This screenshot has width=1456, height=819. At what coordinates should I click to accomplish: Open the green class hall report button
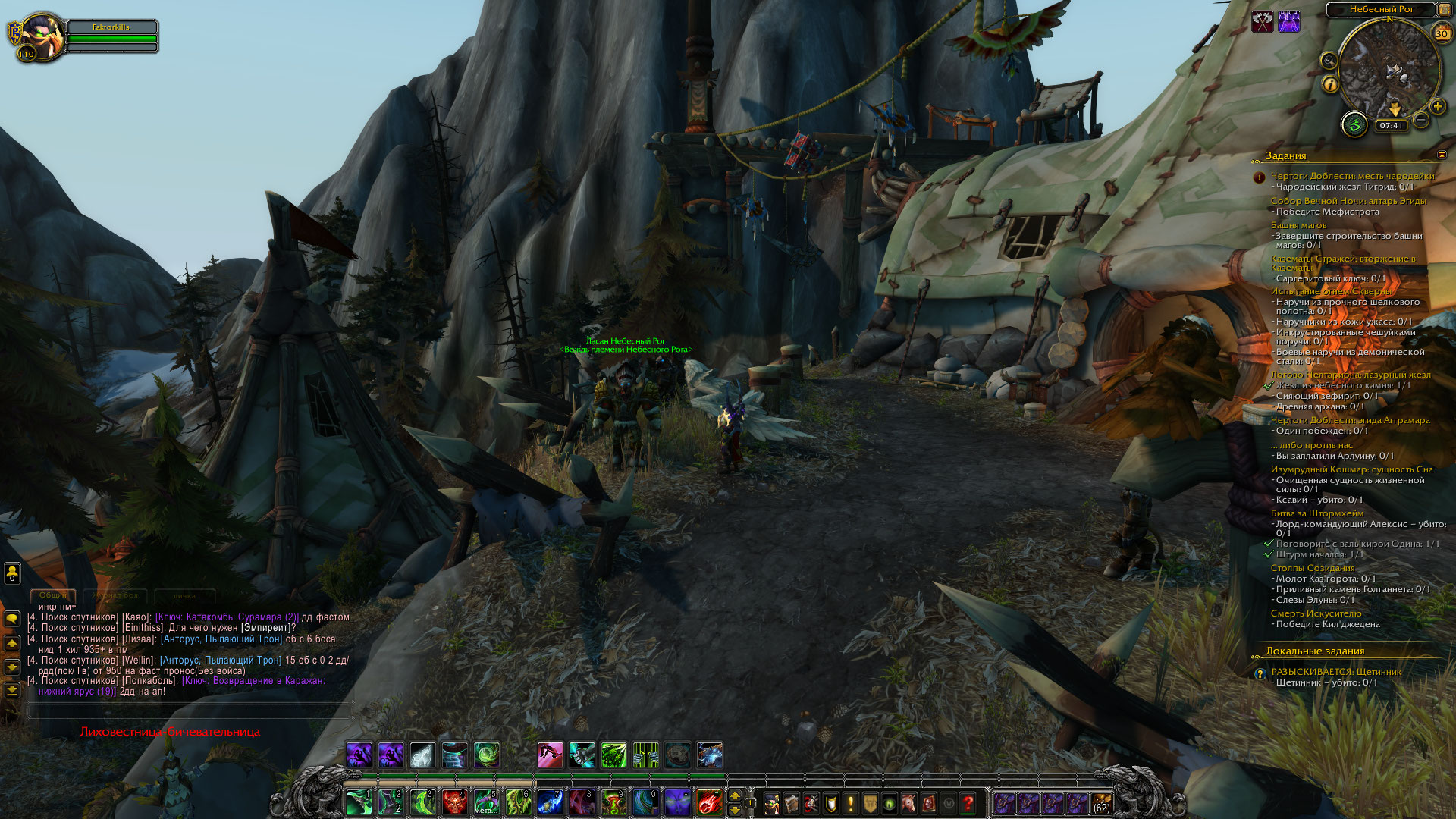tap(1354, 124)
